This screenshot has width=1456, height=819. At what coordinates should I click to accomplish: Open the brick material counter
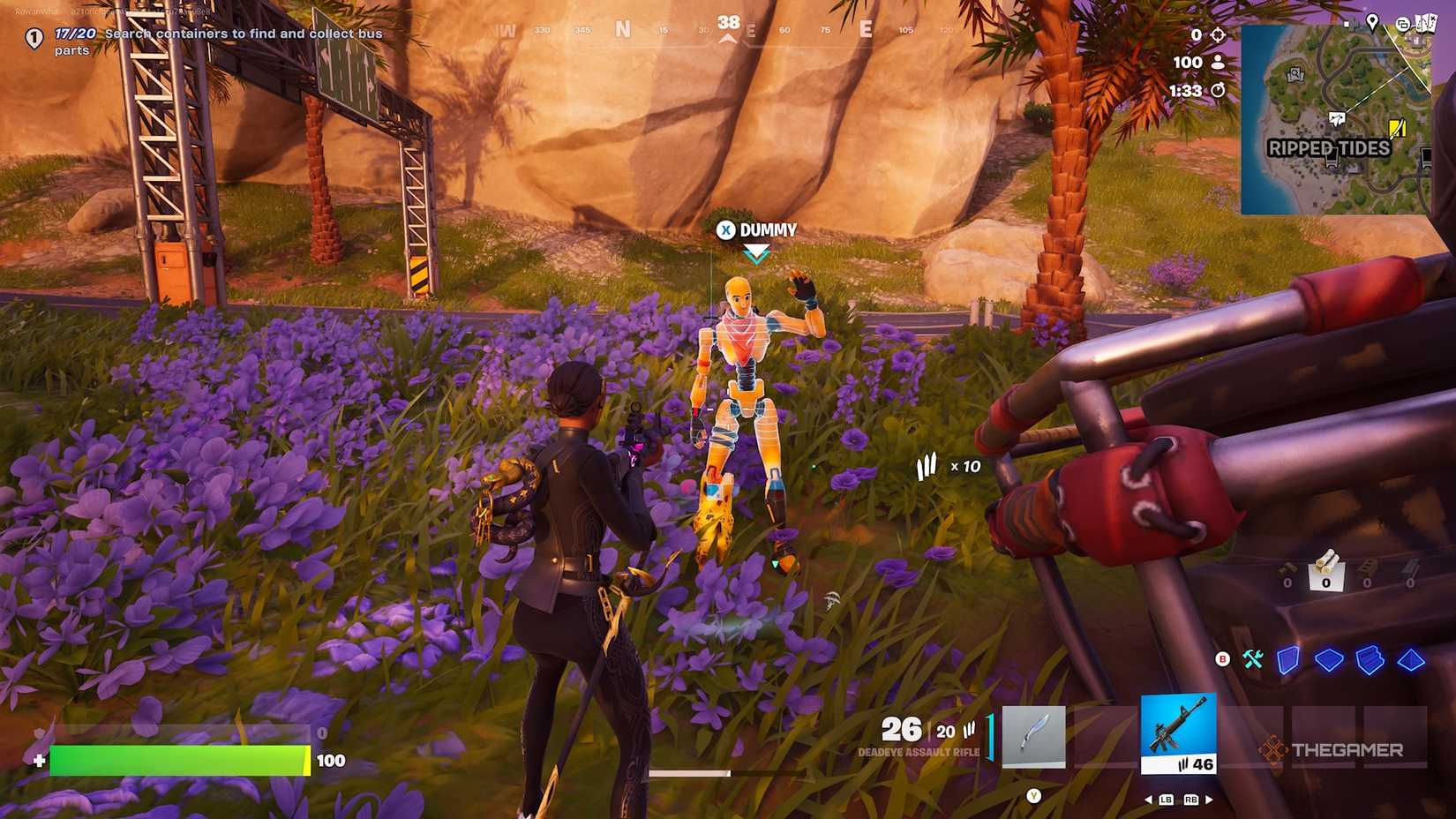coord(1366,567)
